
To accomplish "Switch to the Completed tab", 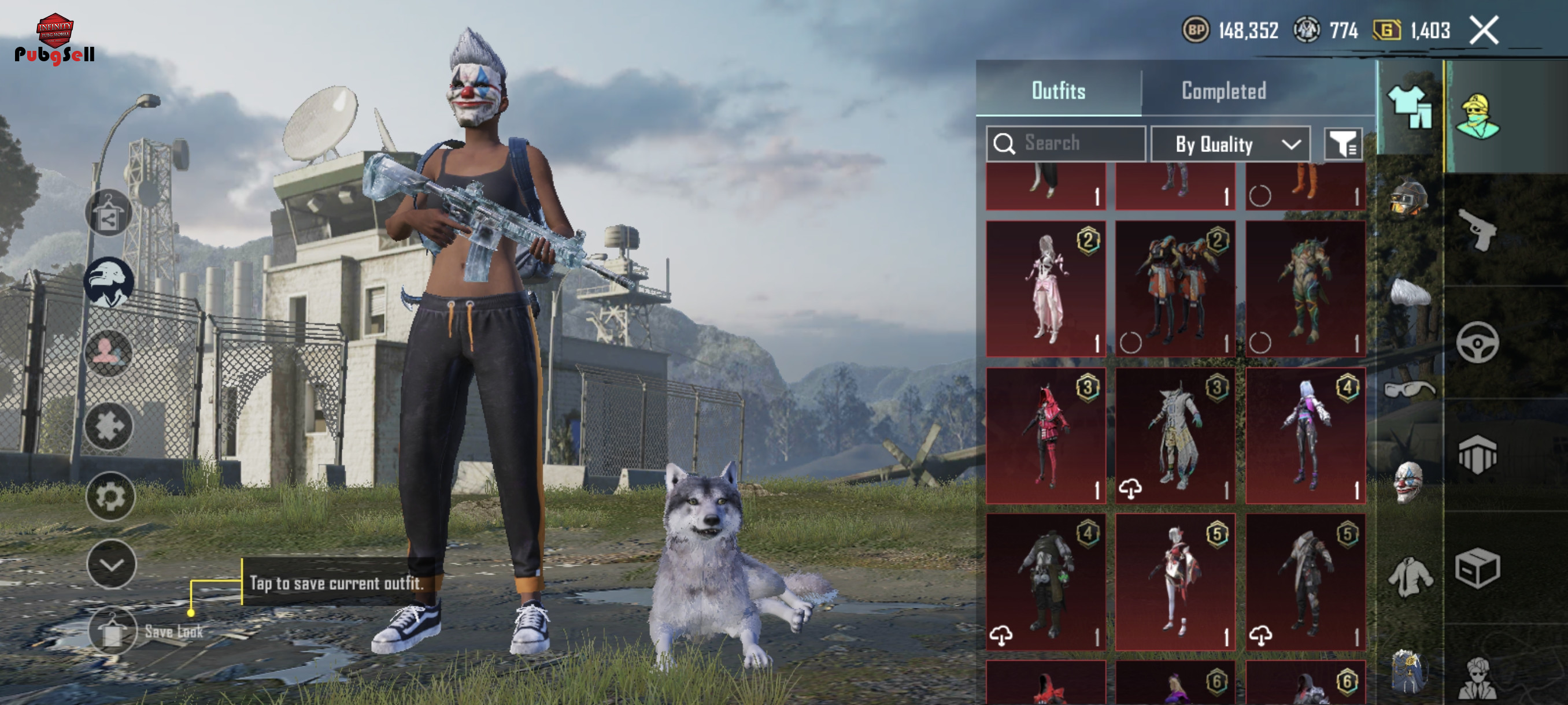I will (1223, 91).
